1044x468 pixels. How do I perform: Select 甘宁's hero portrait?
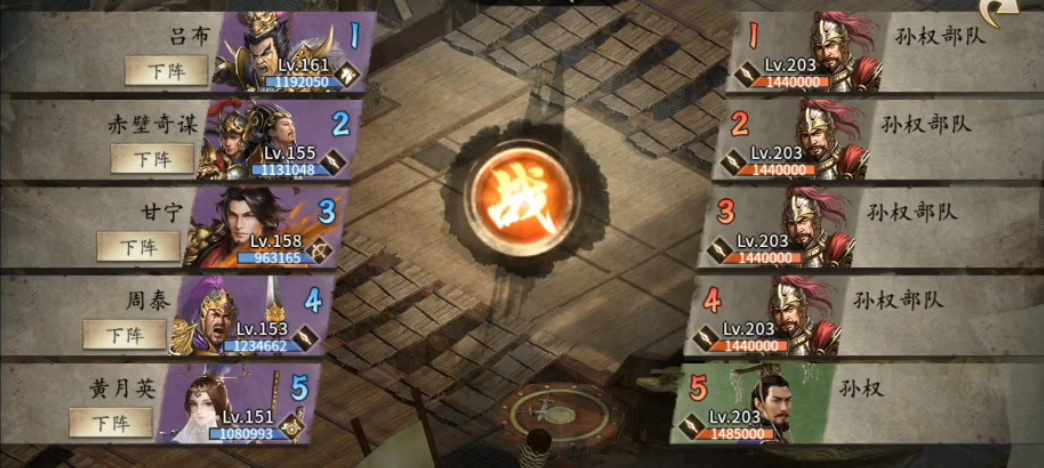click(250, 226)
